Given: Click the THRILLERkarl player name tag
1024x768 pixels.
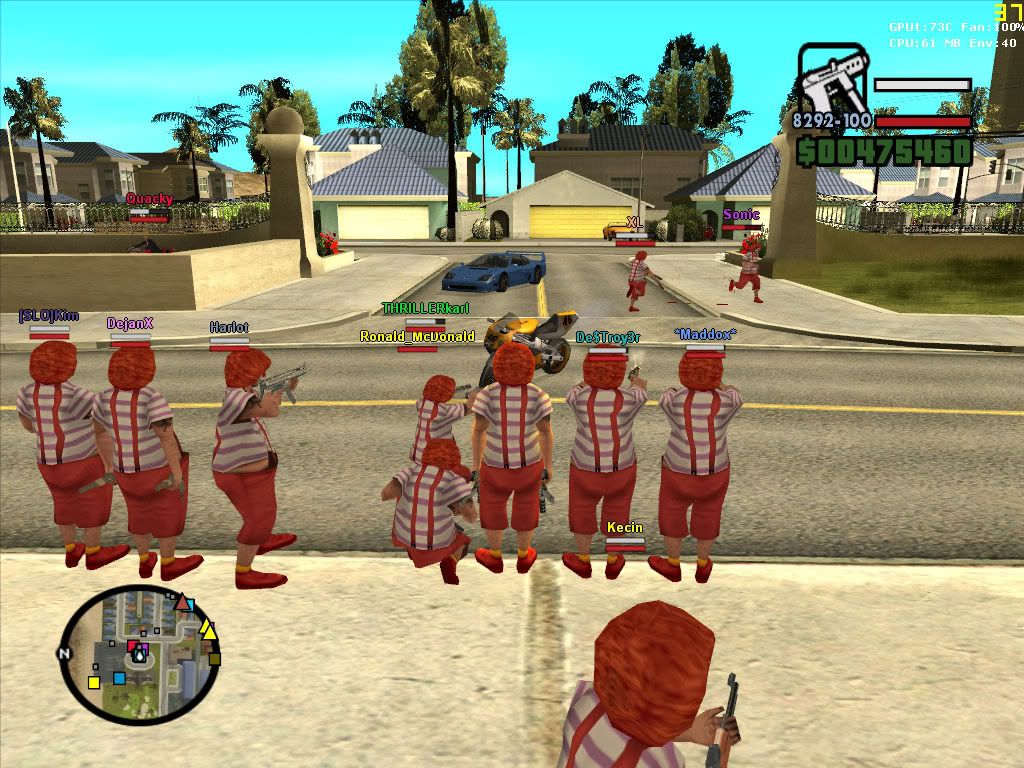Looking at the screenshot, I should click(x=425, y=309).
